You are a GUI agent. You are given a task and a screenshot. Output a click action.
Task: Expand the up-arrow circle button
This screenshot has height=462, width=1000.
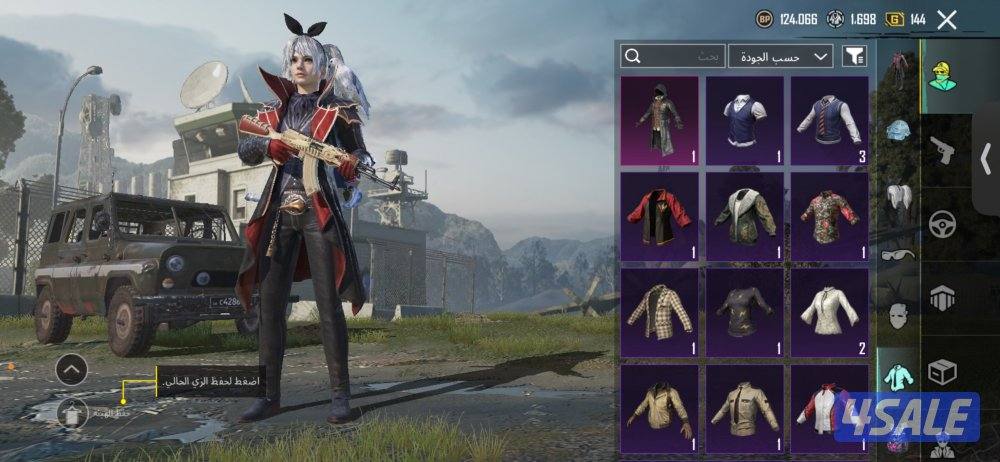(x=71, y=371)
